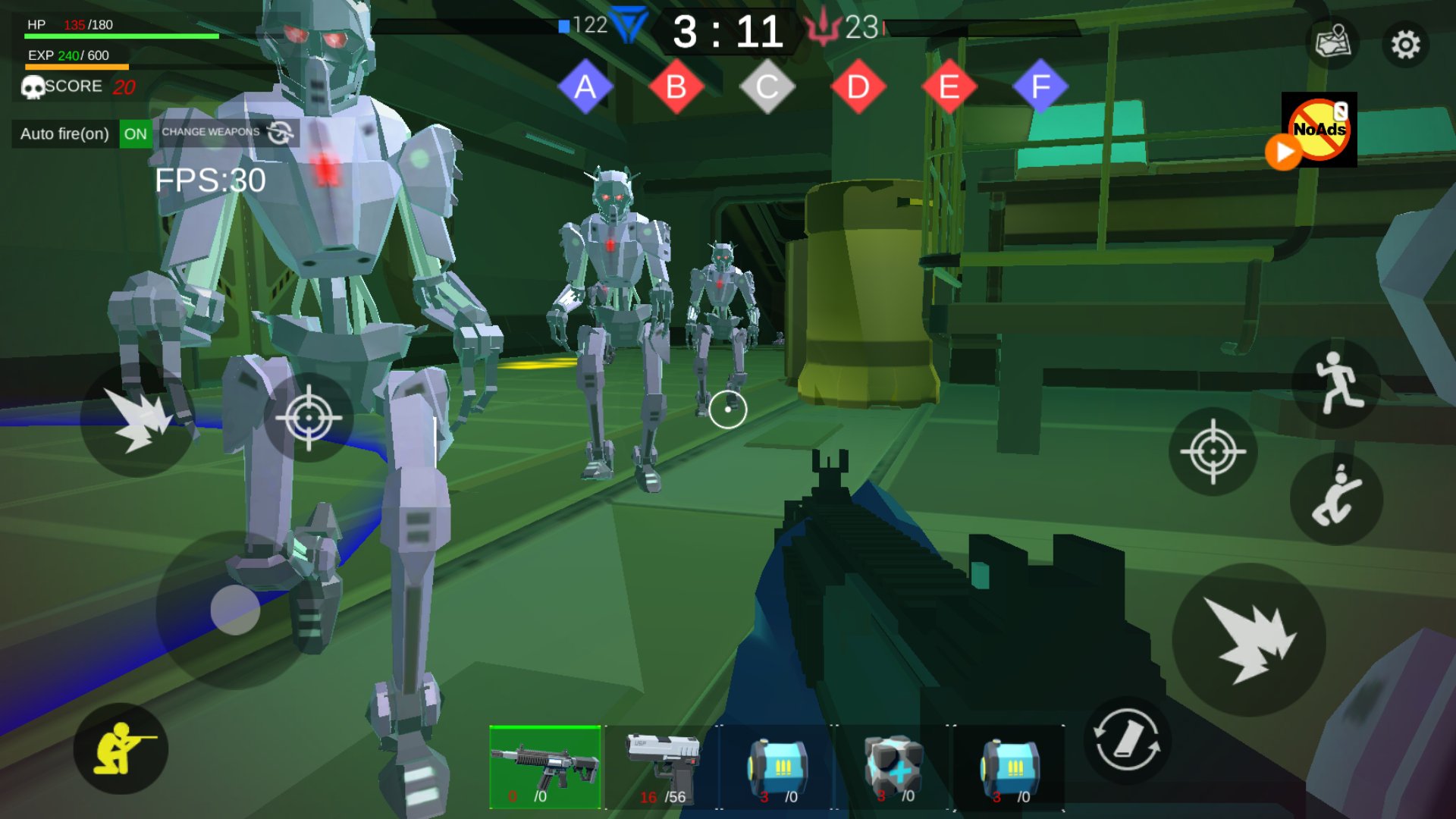Select the blue ammo crate item slot

point(777,764)
